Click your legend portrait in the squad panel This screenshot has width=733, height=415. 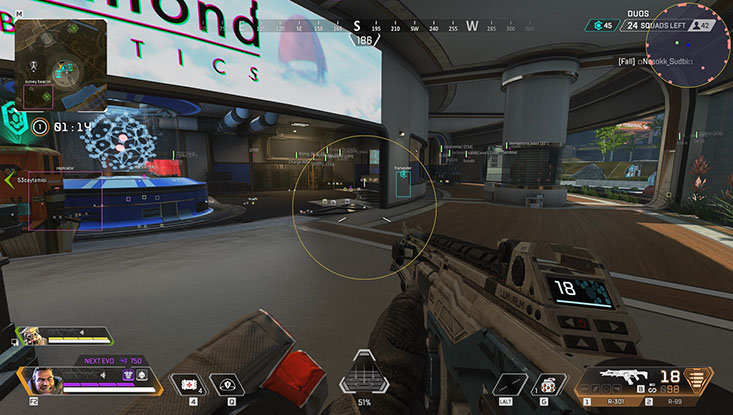pyautogui.click(x=38, y=381)
